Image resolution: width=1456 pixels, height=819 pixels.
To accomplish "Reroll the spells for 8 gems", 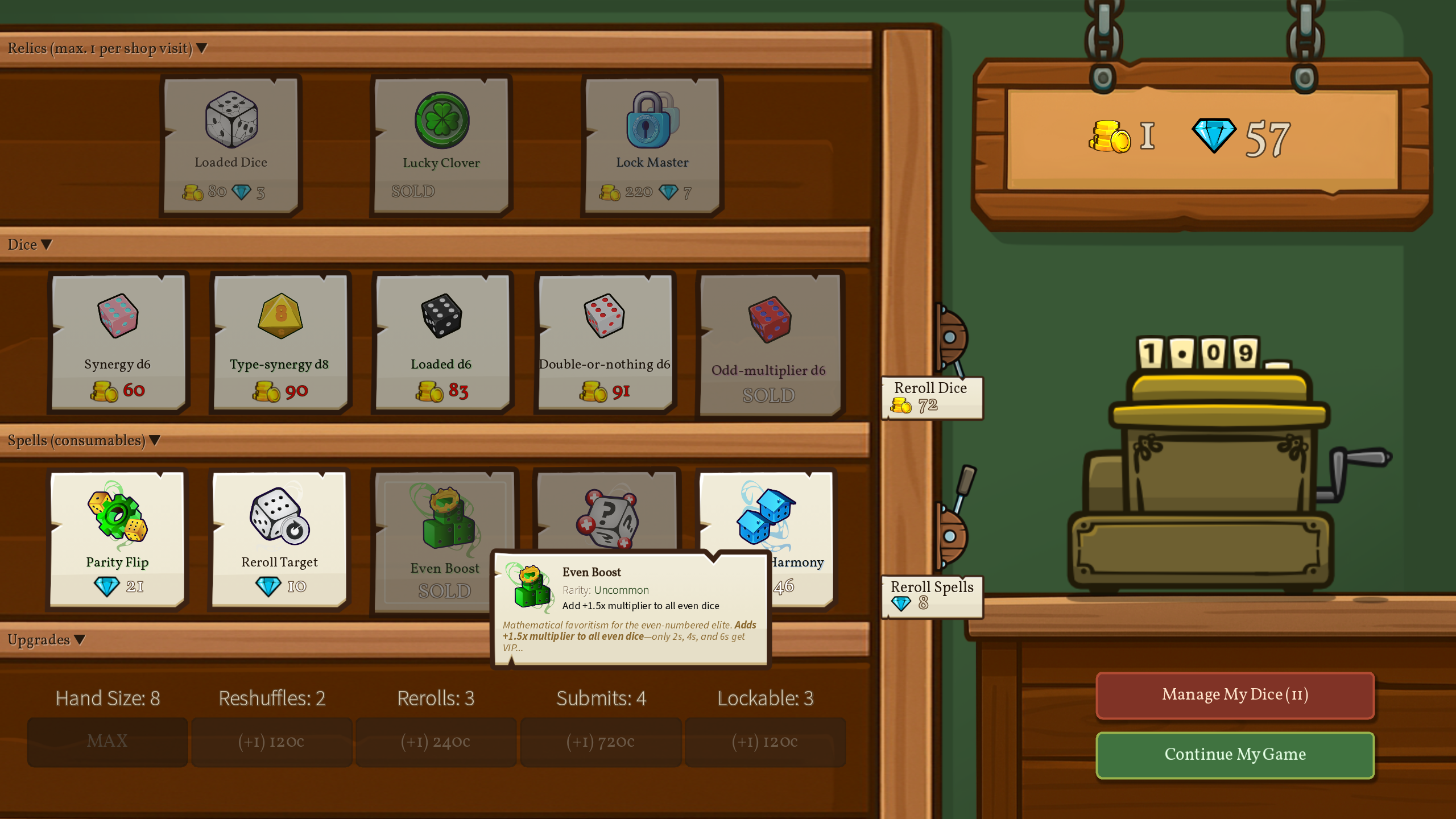I will [x=931, y=595].
